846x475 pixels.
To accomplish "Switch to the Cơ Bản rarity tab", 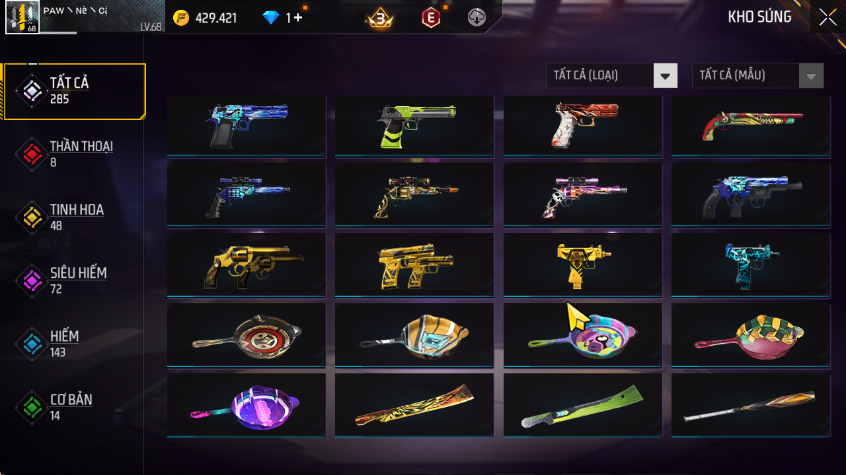I will [74, 406].
